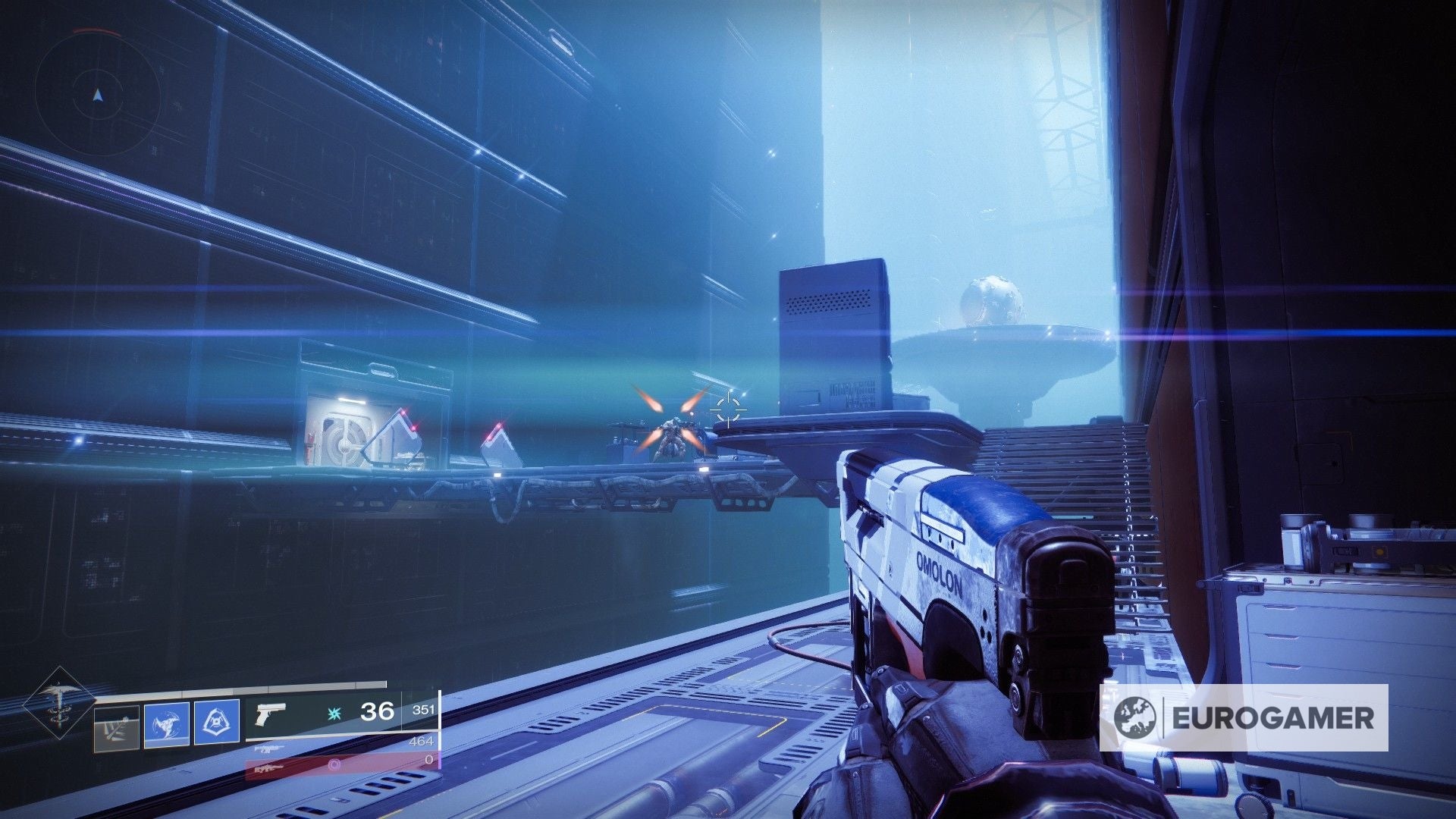Select the equipped sidearm weapon icon
The image size is (1456, 819).
[271, 714]
